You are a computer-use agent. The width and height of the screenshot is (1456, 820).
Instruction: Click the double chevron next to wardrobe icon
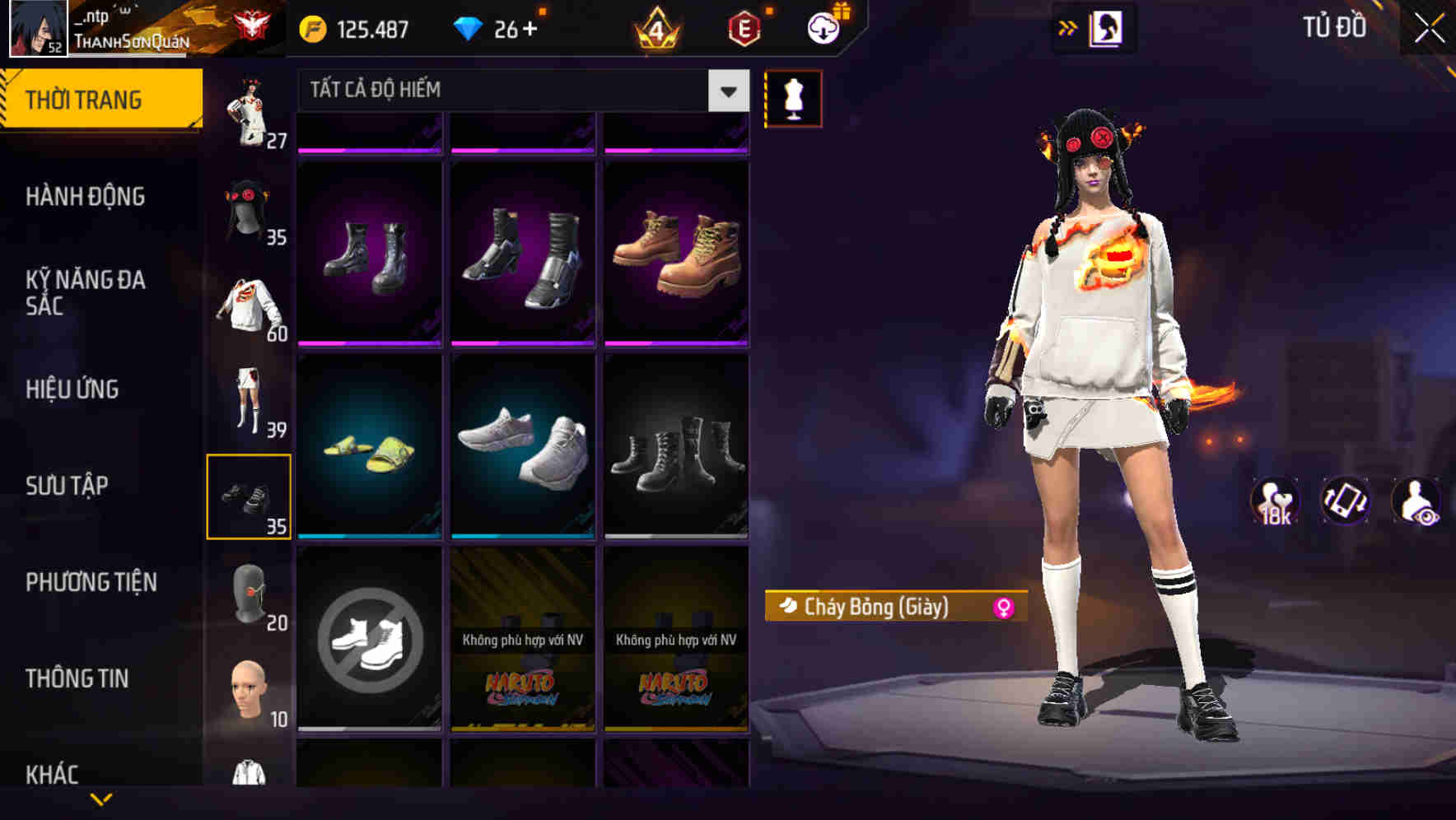[1068, 27]
